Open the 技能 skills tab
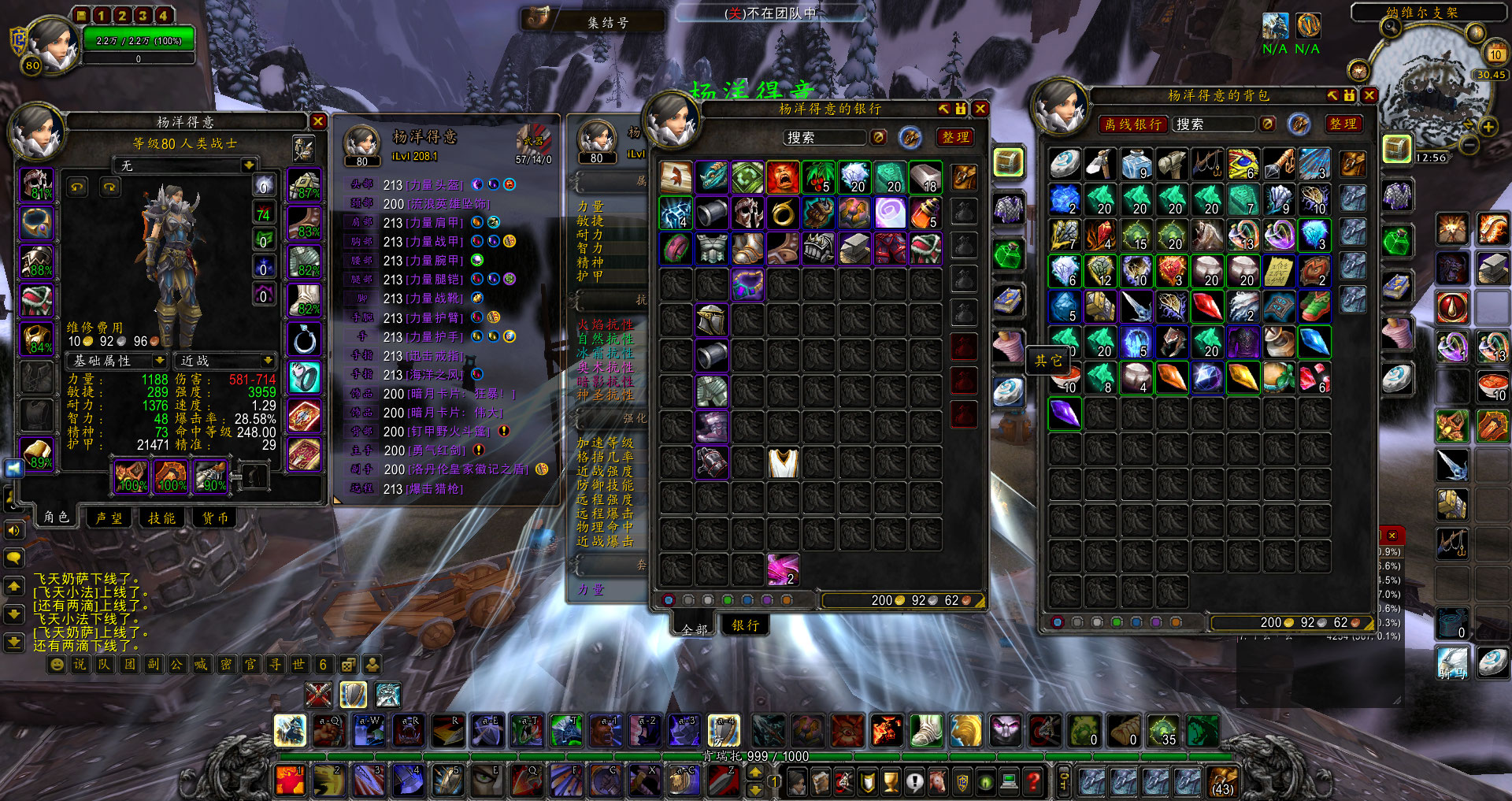 162,517
